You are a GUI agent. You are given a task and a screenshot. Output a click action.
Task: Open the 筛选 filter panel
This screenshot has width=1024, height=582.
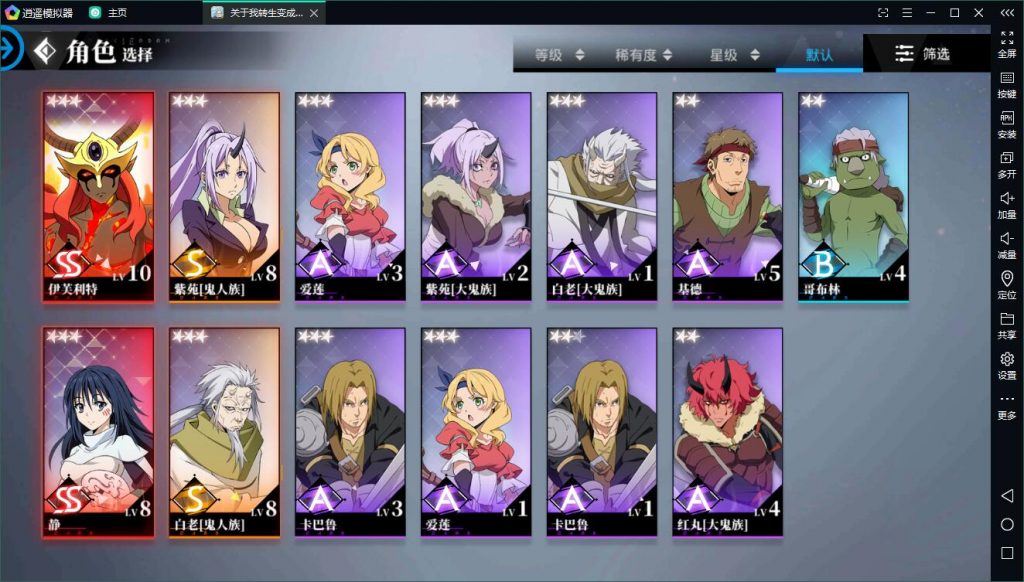922,54
